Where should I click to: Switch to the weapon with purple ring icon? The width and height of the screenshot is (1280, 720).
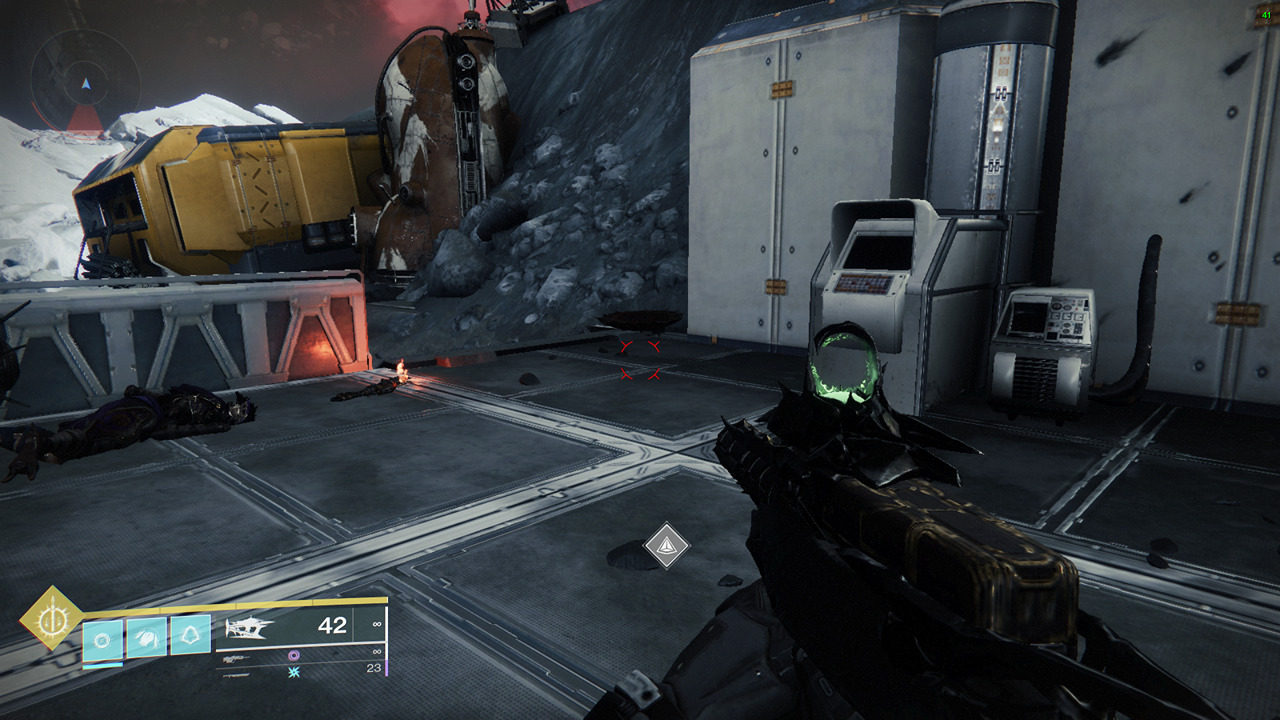tap(295, 655)
